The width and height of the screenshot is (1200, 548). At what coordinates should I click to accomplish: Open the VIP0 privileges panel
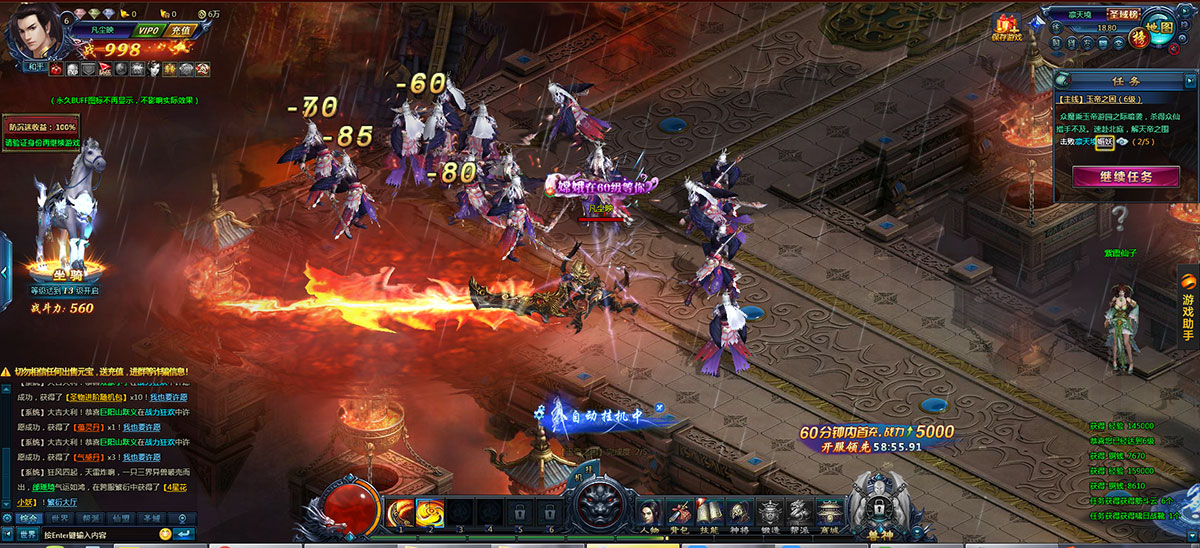(148, 30)
